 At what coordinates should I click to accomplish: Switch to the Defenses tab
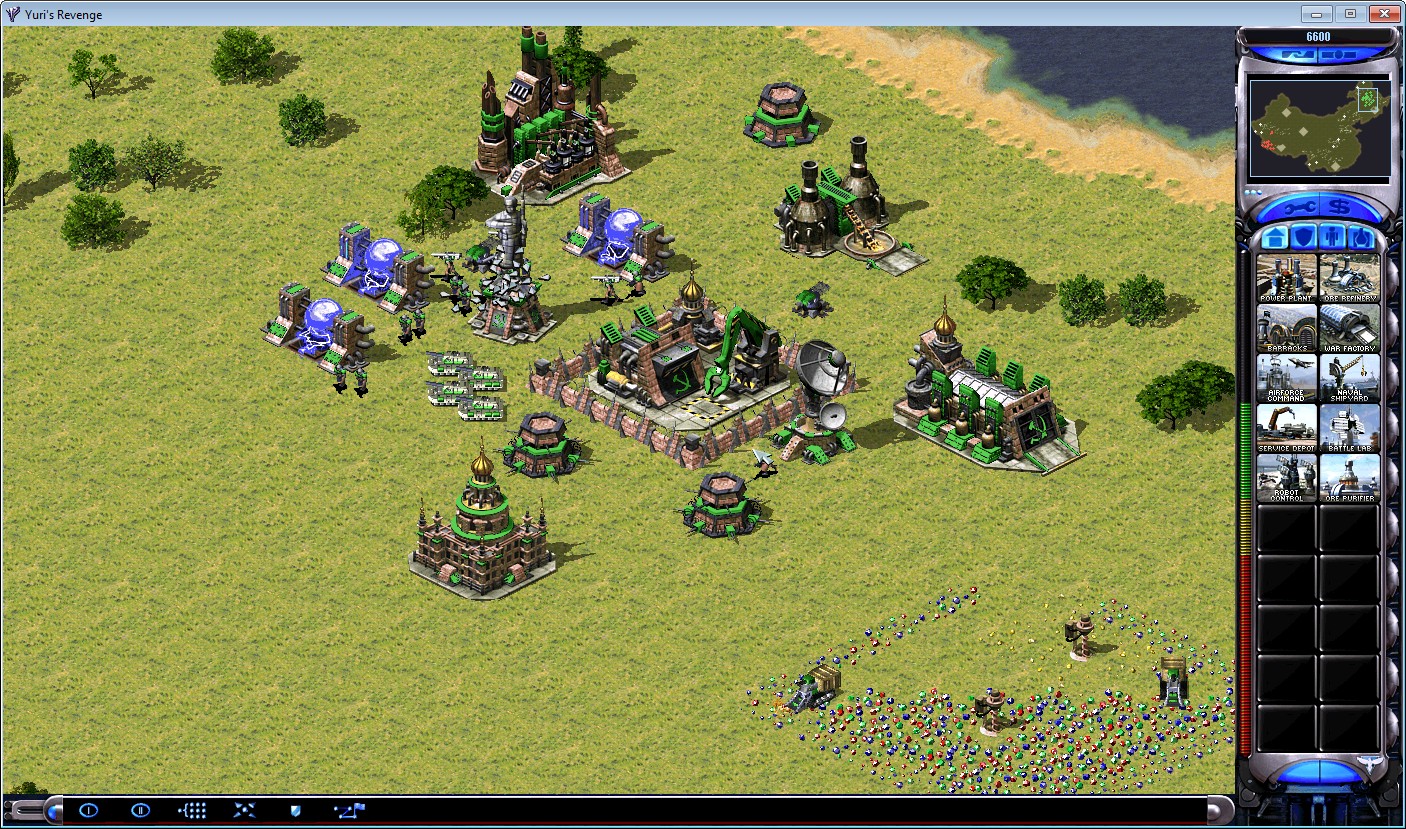coord(1304,238)
